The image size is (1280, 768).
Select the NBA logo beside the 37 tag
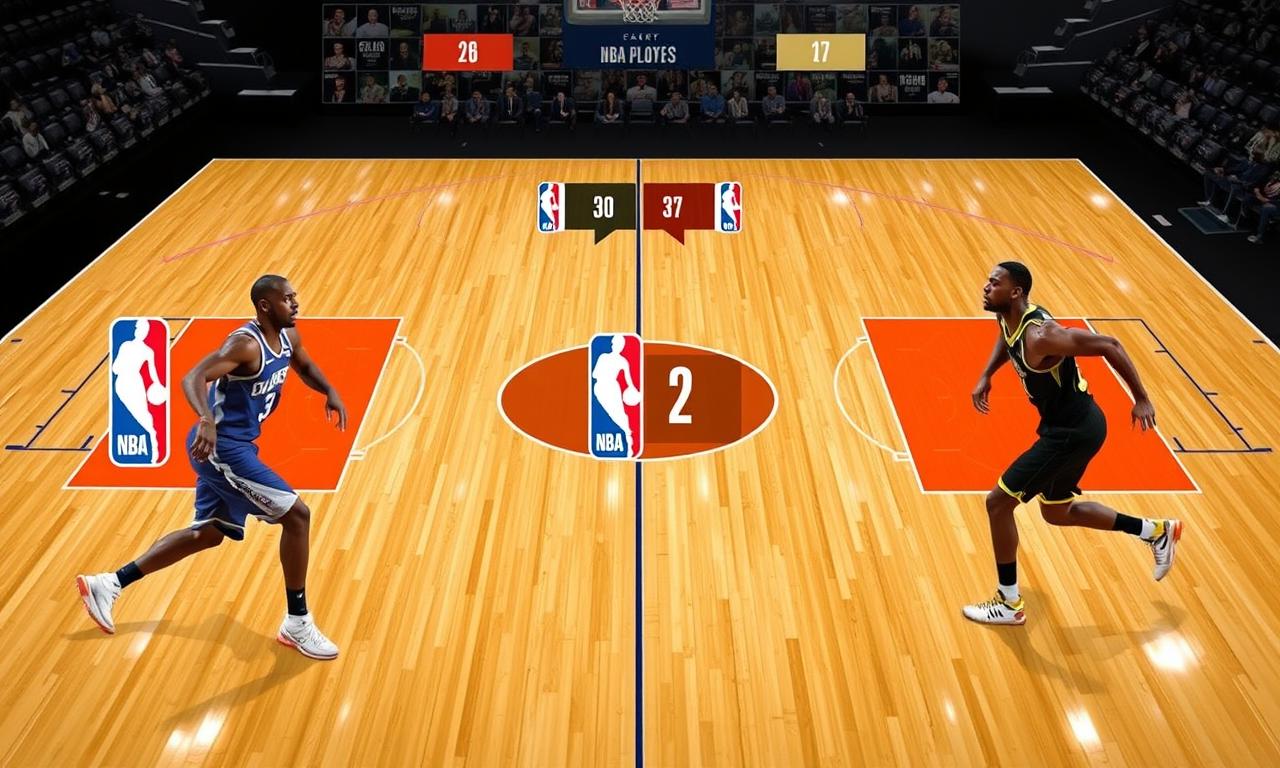729,207
